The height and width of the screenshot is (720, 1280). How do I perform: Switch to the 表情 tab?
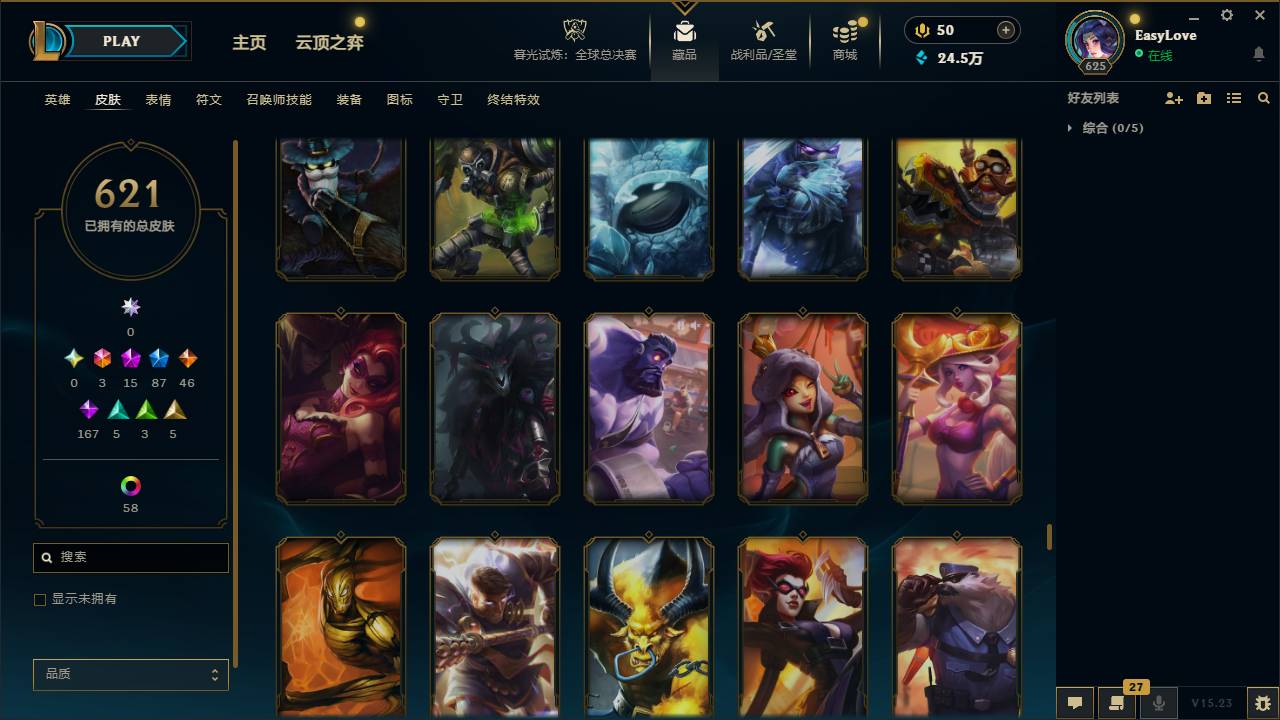pyautogui.click(x=158, y=100)
